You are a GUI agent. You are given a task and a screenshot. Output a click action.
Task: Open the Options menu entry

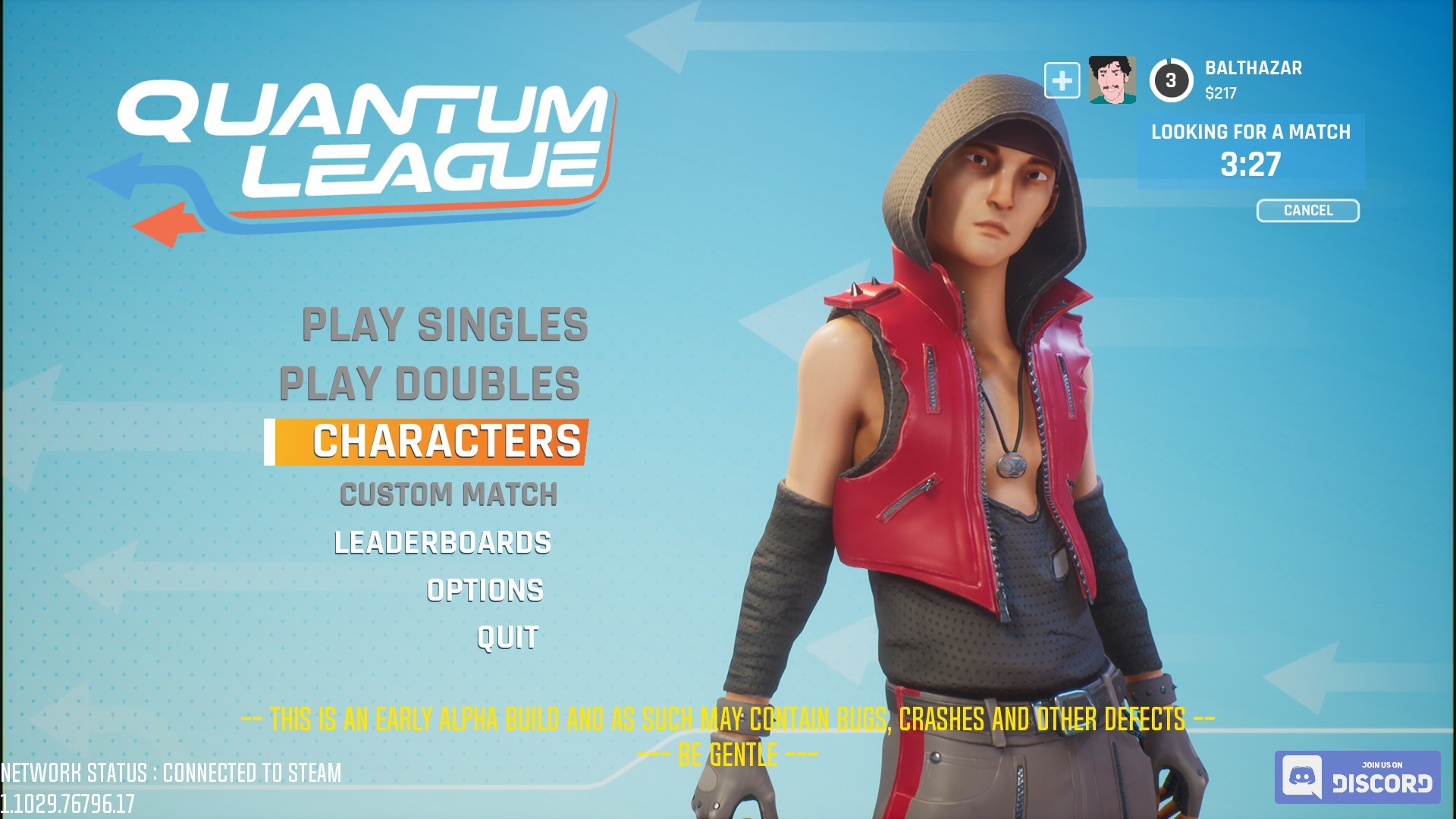484,590
